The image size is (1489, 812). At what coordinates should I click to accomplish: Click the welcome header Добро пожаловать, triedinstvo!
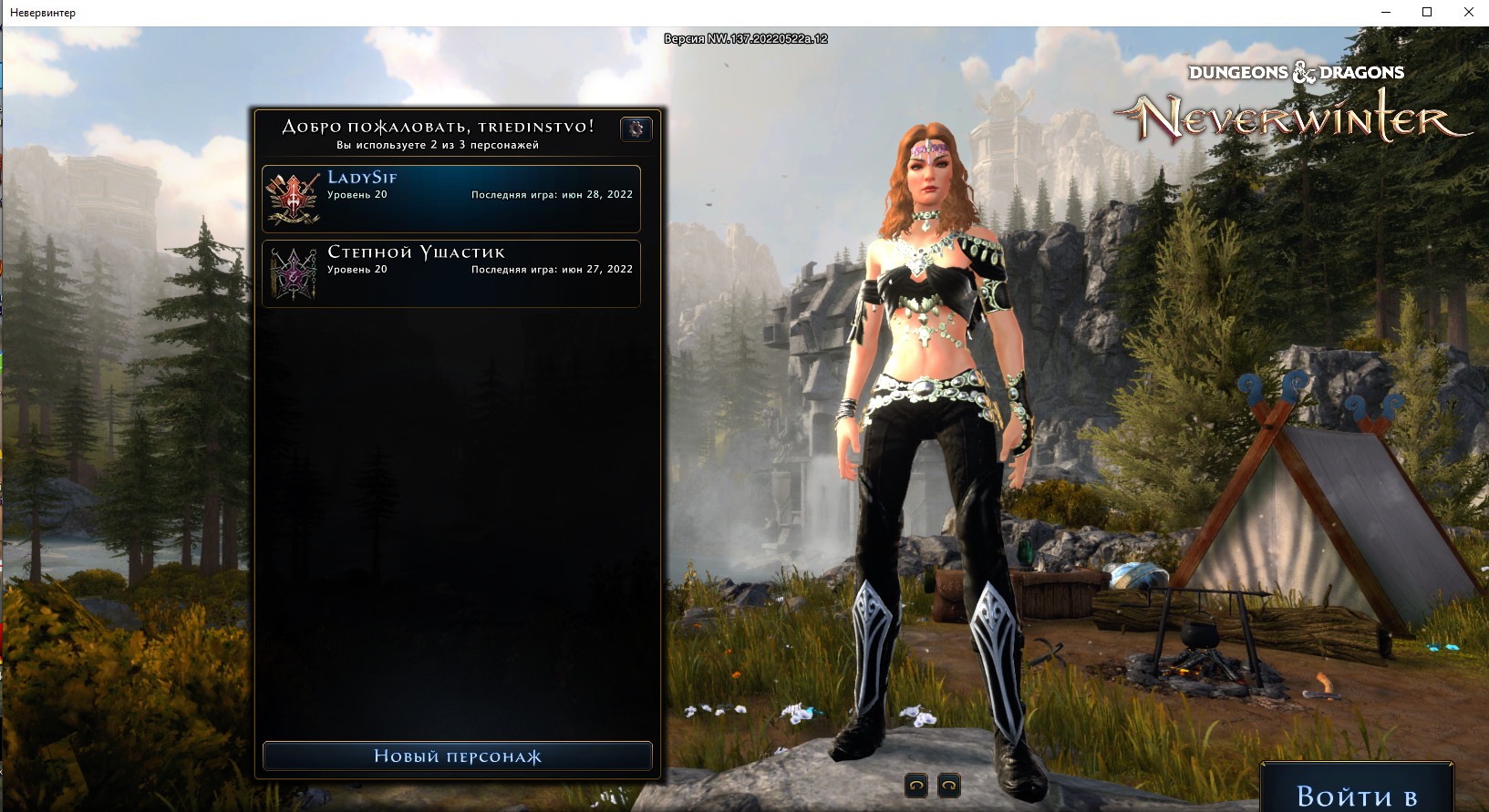(x=437, y=128)
